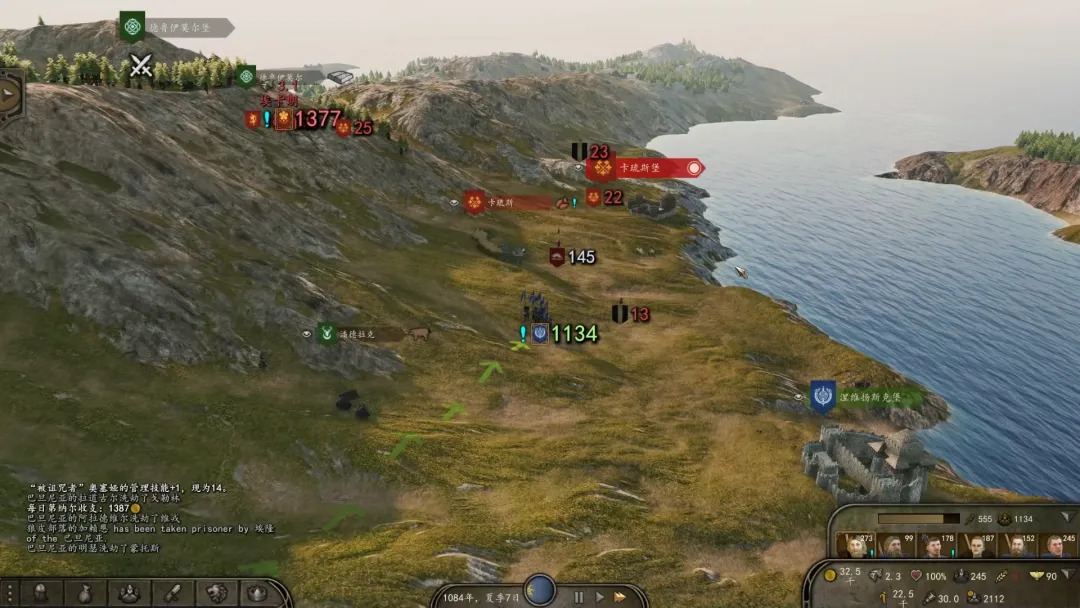1080x608 pixels.
Task: Click the 诱捷拉克 village nameplate
Action: (x=360, y=334)
